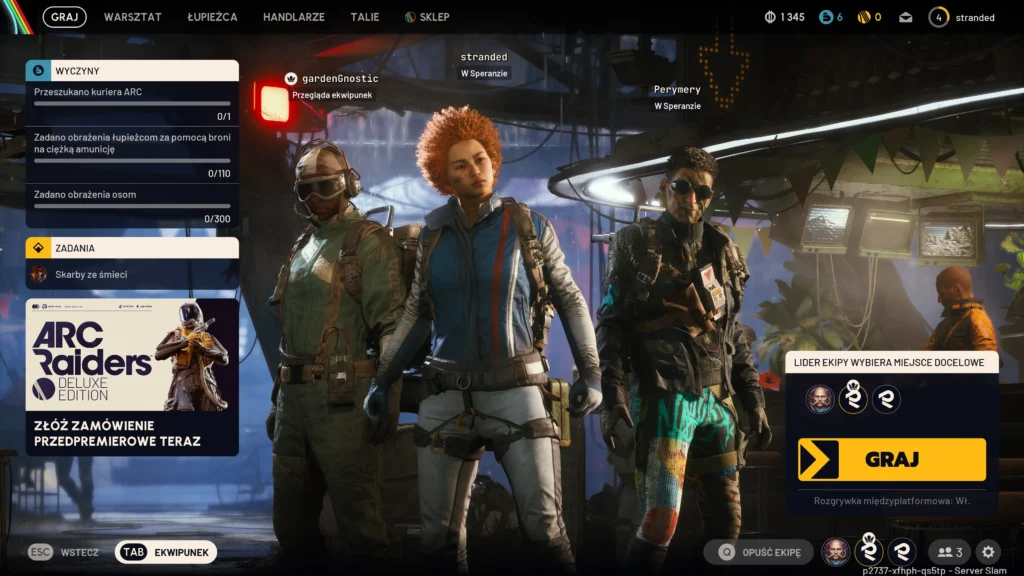Image resolution: width=1024 pixels, height=576 pixels.
Task: Go to the HANDLARZE tab
Action: click(x=294, y=17)
